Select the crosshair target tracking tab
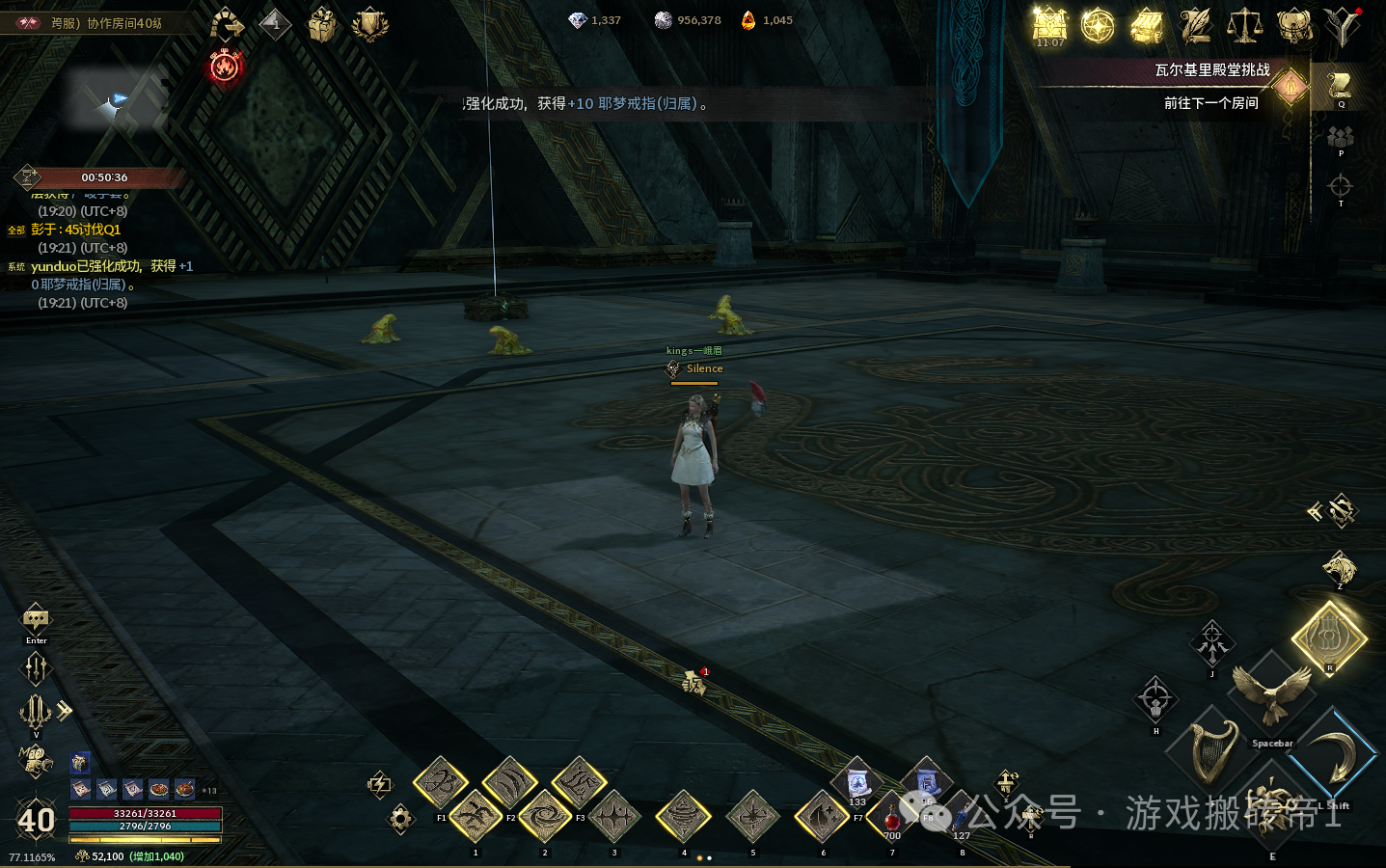 pos(1340,185)
